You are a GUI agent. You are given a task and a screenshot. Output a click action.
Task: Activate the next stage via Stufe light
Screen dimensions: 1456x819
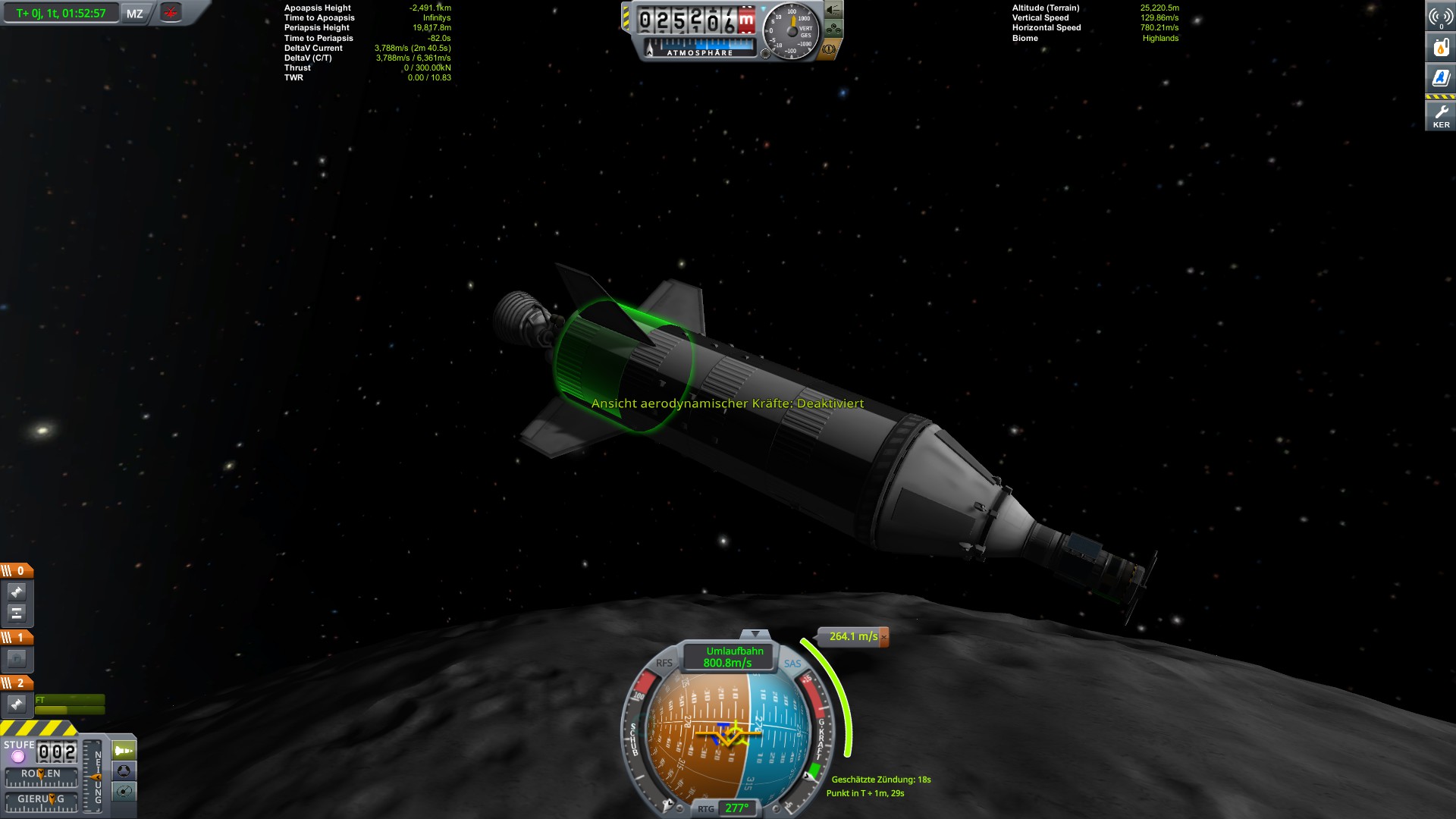pyautogui.click(x=18, y=756)
